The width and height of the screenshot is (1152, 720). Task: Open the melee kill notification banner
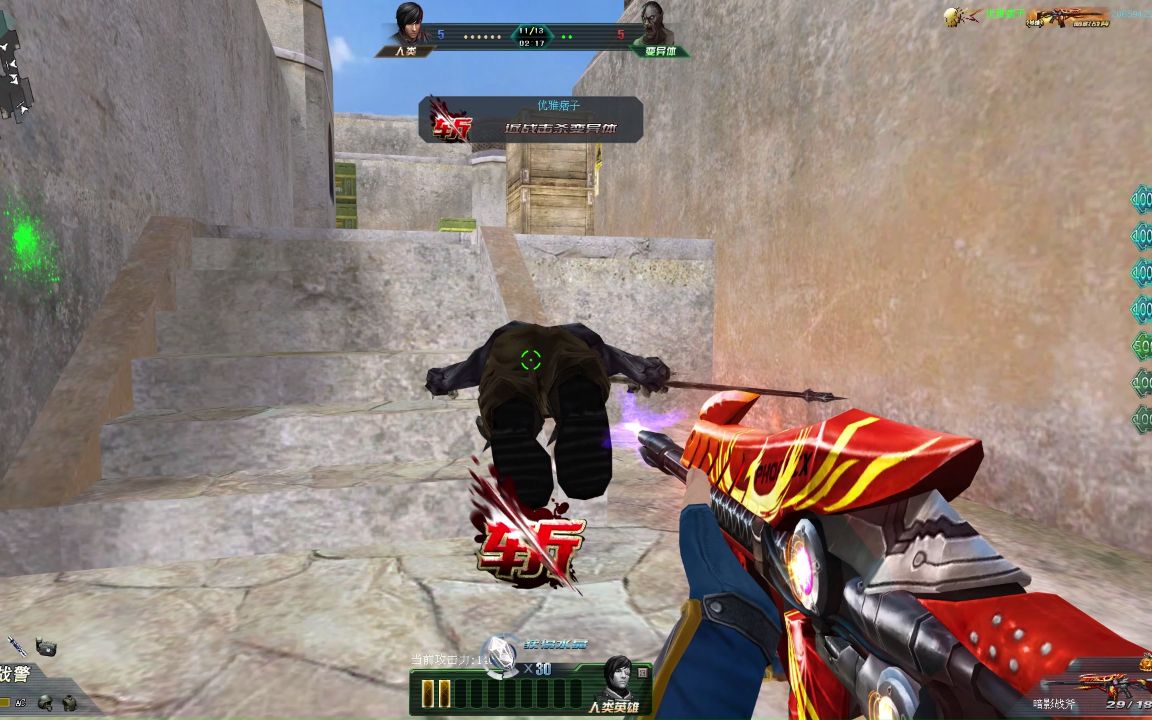530,119
